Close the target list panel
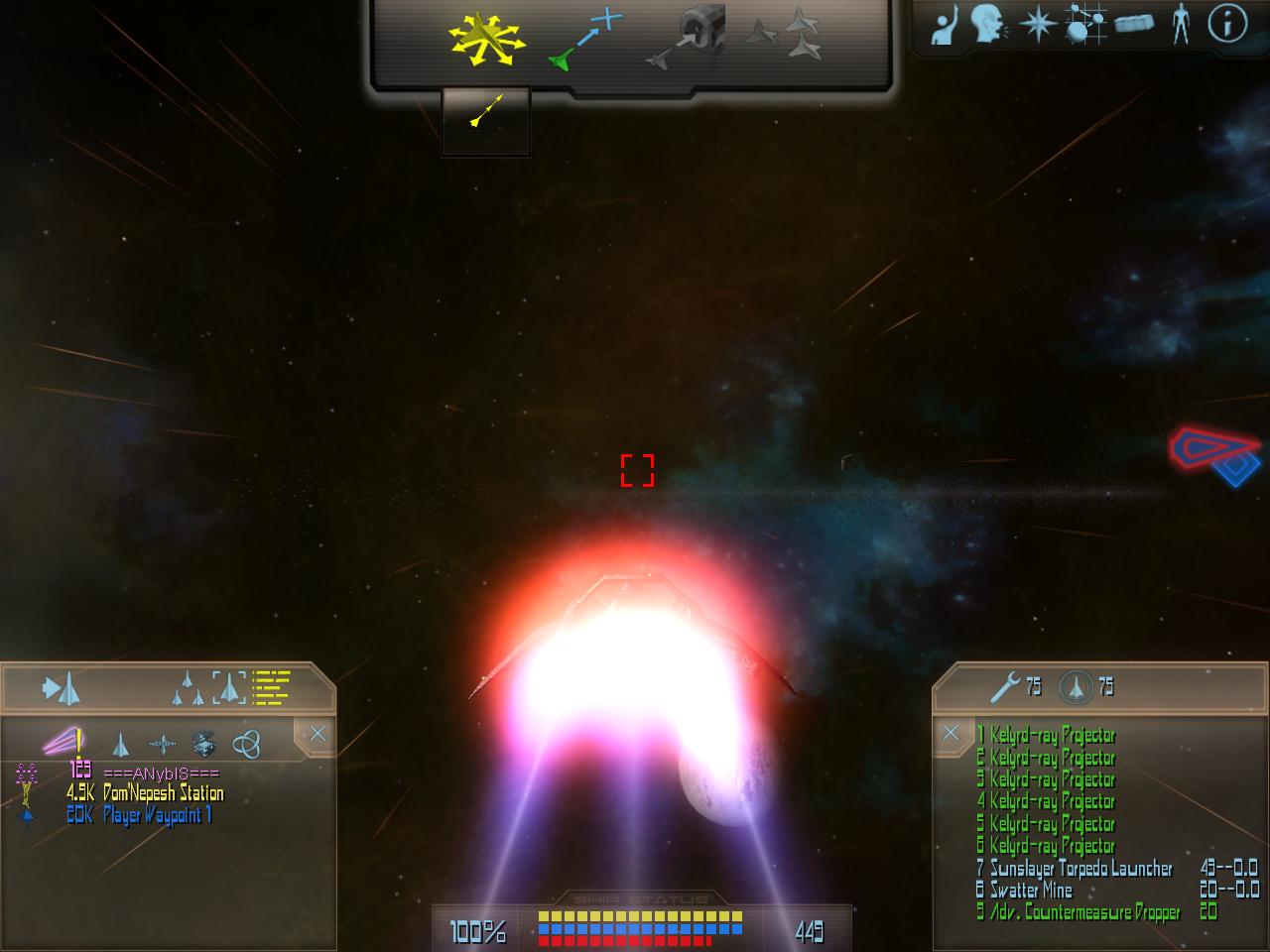 coord(317,734)
